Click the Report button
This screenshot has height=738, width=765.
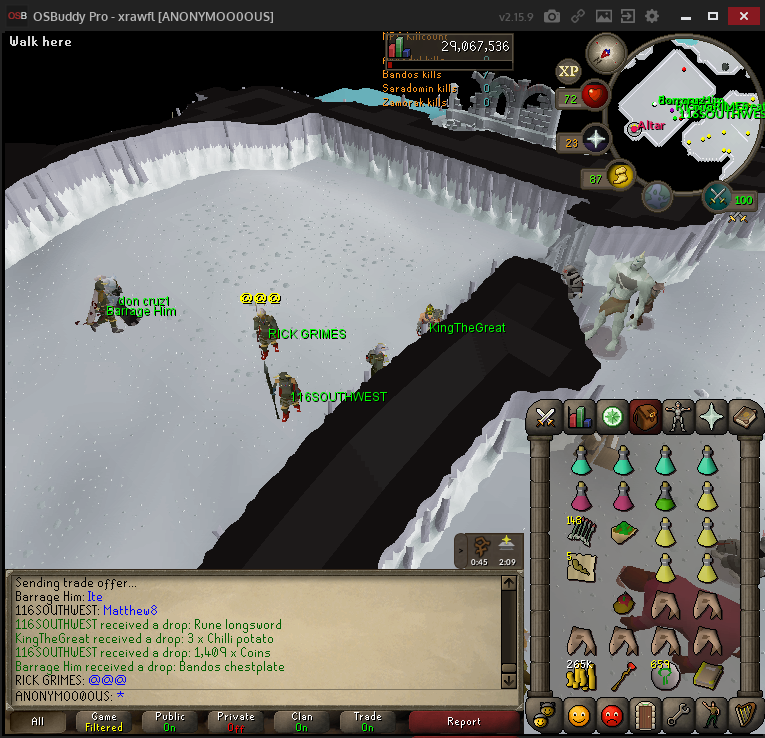tap(463, 721)
